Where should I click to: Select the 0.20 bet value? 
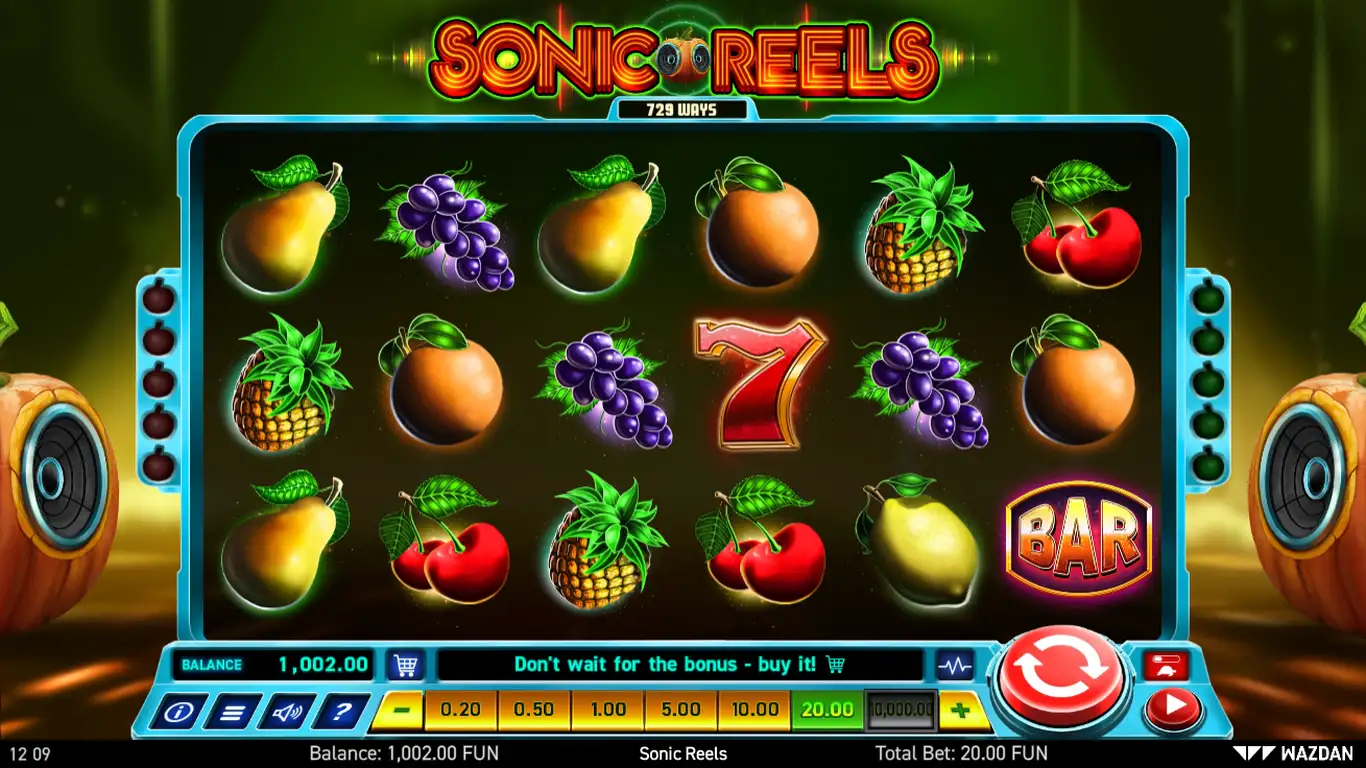tap(460, 710)
